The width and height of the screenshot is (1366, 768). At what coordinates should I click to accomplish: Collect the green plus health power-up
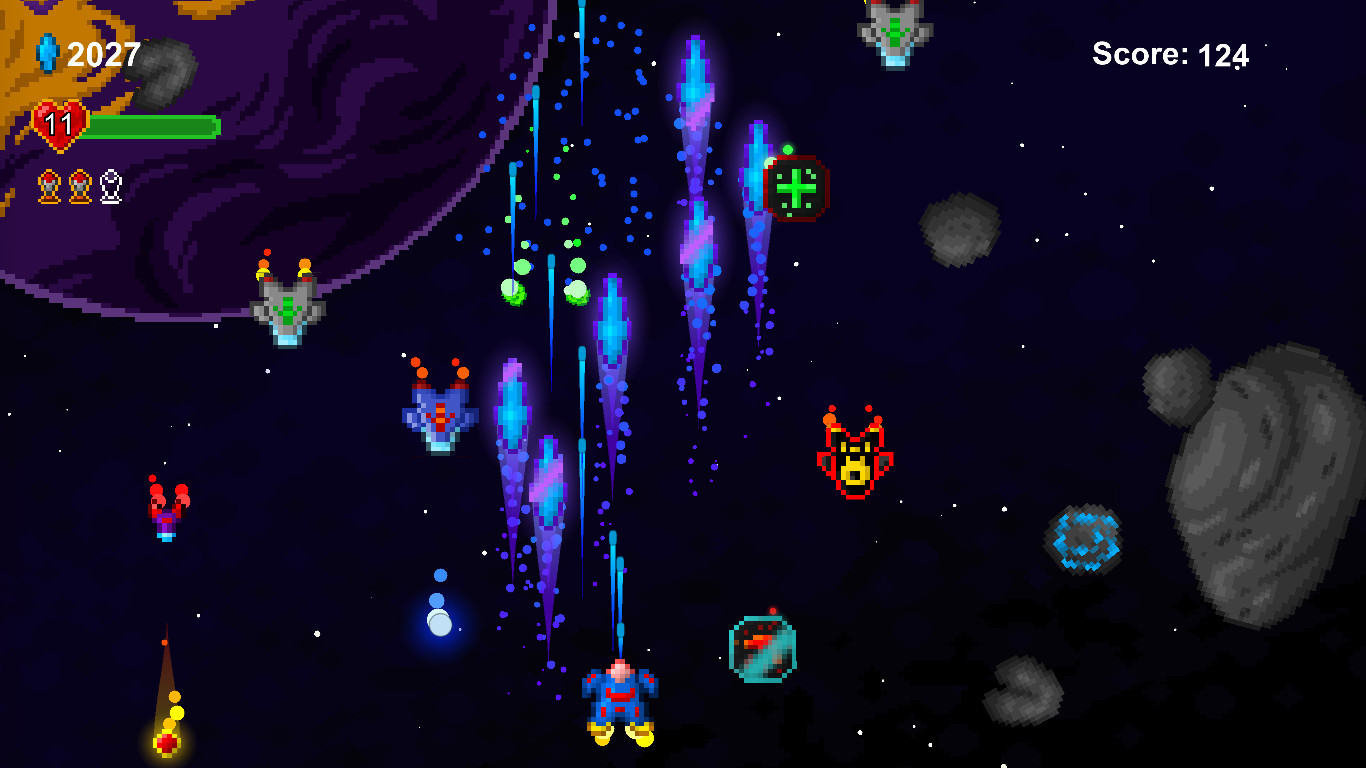pos(795,190)
